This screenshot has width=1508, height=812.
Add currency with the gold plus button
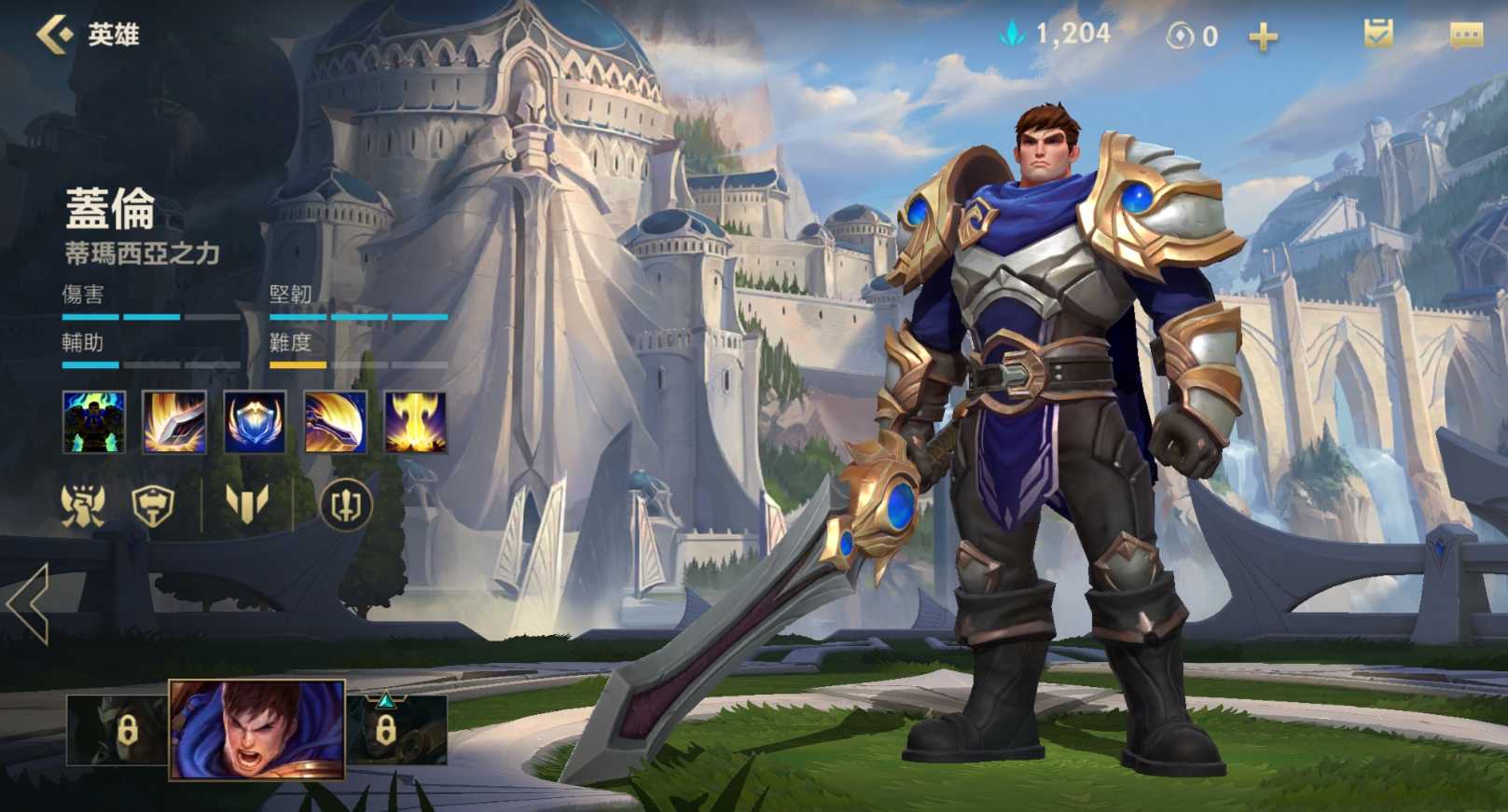tap(1264, 36)
